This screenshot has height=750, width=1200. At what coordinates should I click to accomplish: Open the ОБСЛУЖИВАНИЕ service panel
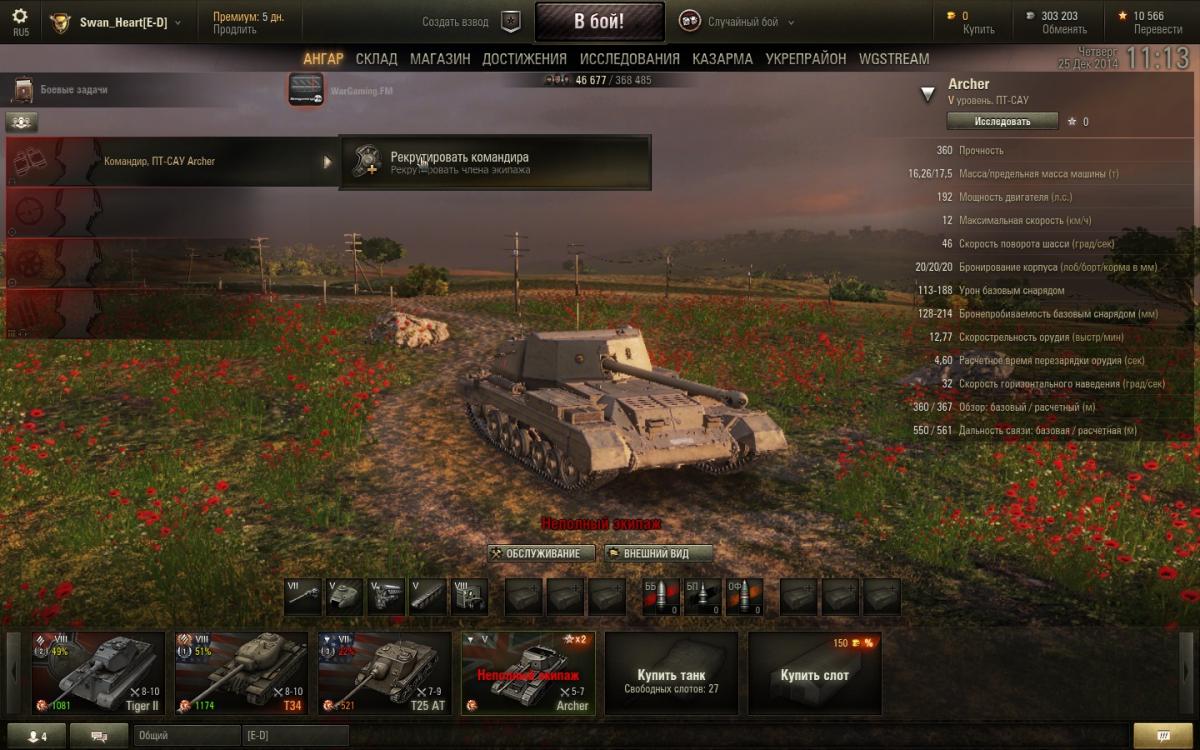[x=541, y=553]
